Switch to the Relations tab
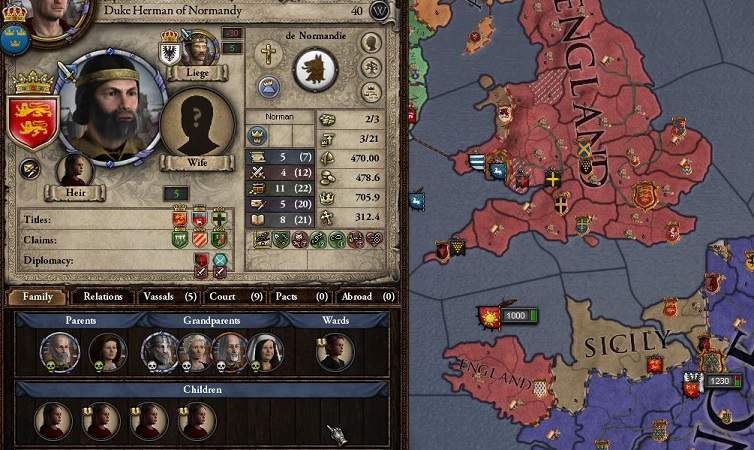 pyautogui.click(x=103, y=296)
